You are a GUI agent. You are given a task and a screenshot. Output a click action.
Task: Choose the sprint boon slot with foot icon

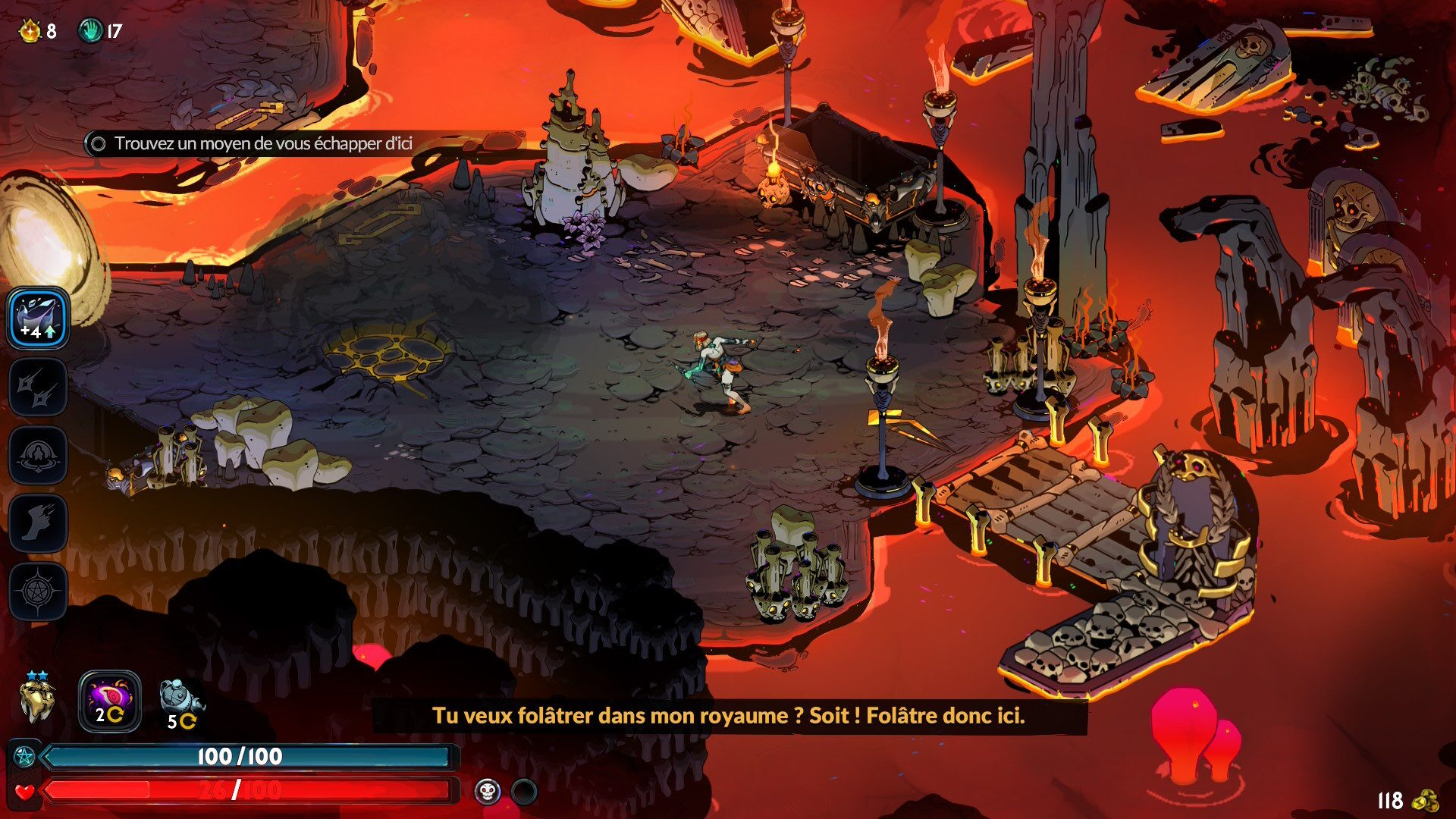[38, 523]
